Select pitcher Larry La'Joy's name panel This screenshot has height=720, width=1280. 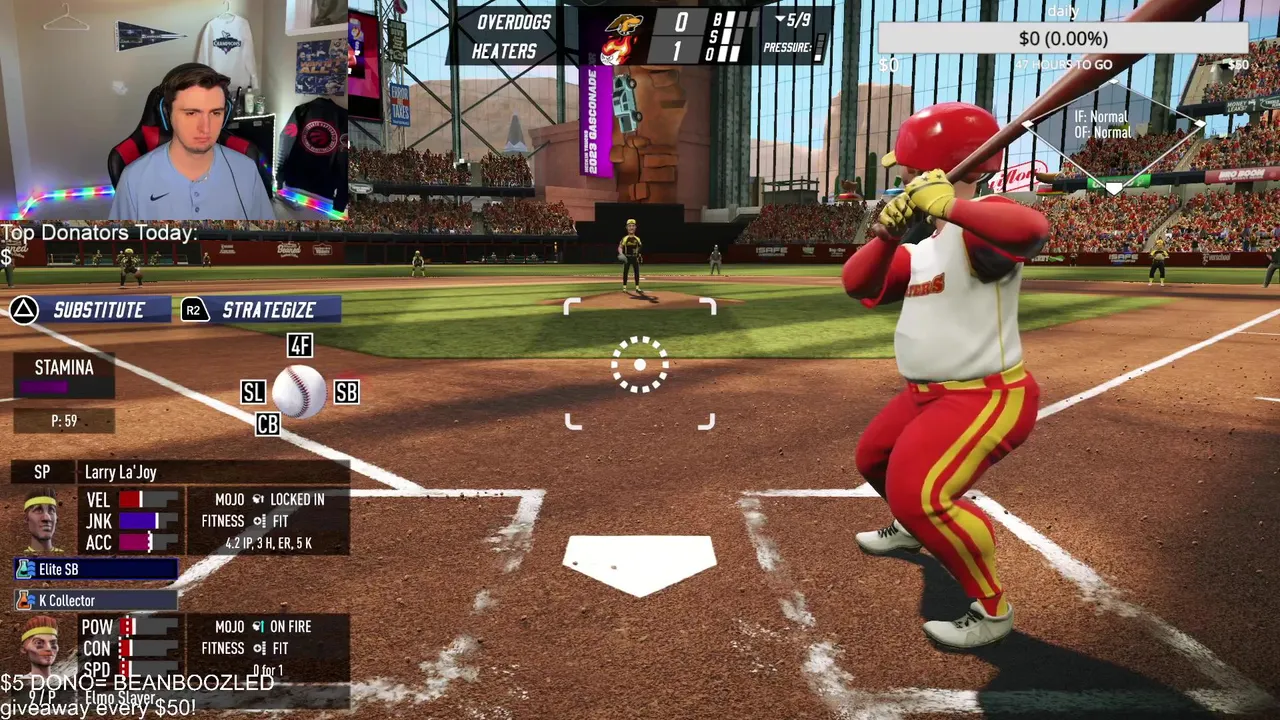(x=212, y=472)
